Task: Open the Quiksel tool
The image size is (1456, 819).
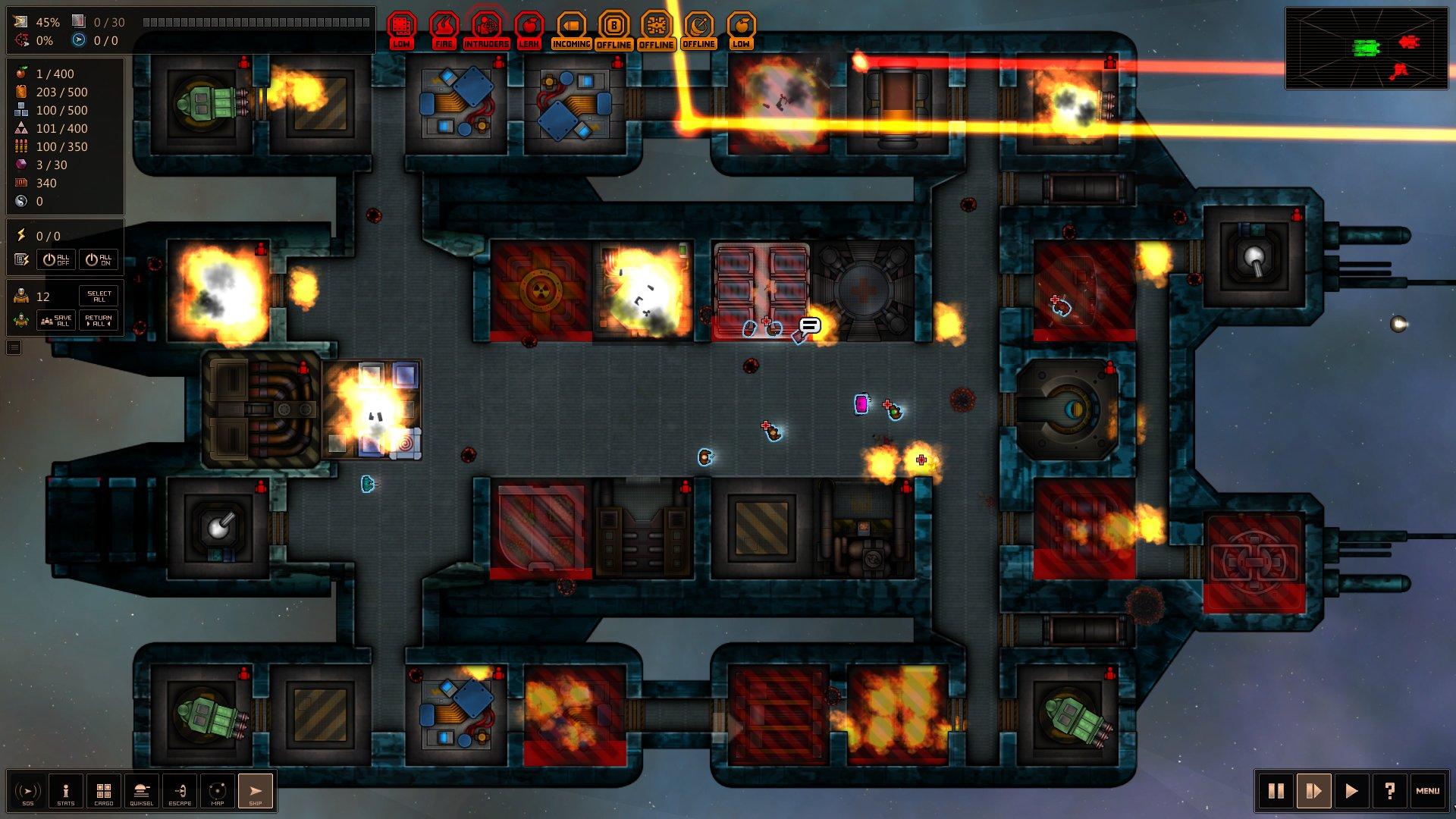Action: tap(142, 792)
